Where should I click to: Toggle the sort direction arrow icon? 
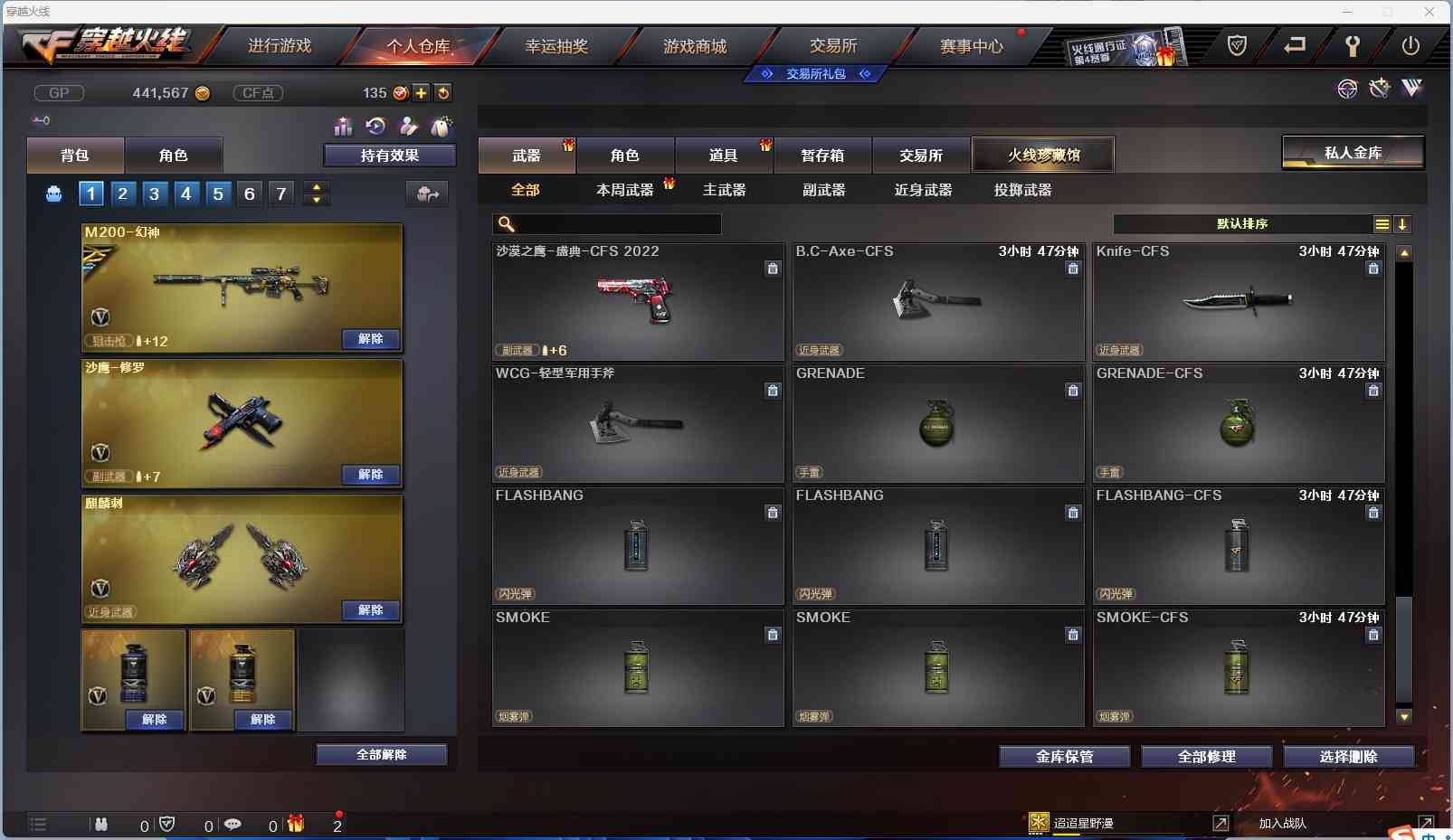(1403, 224)
